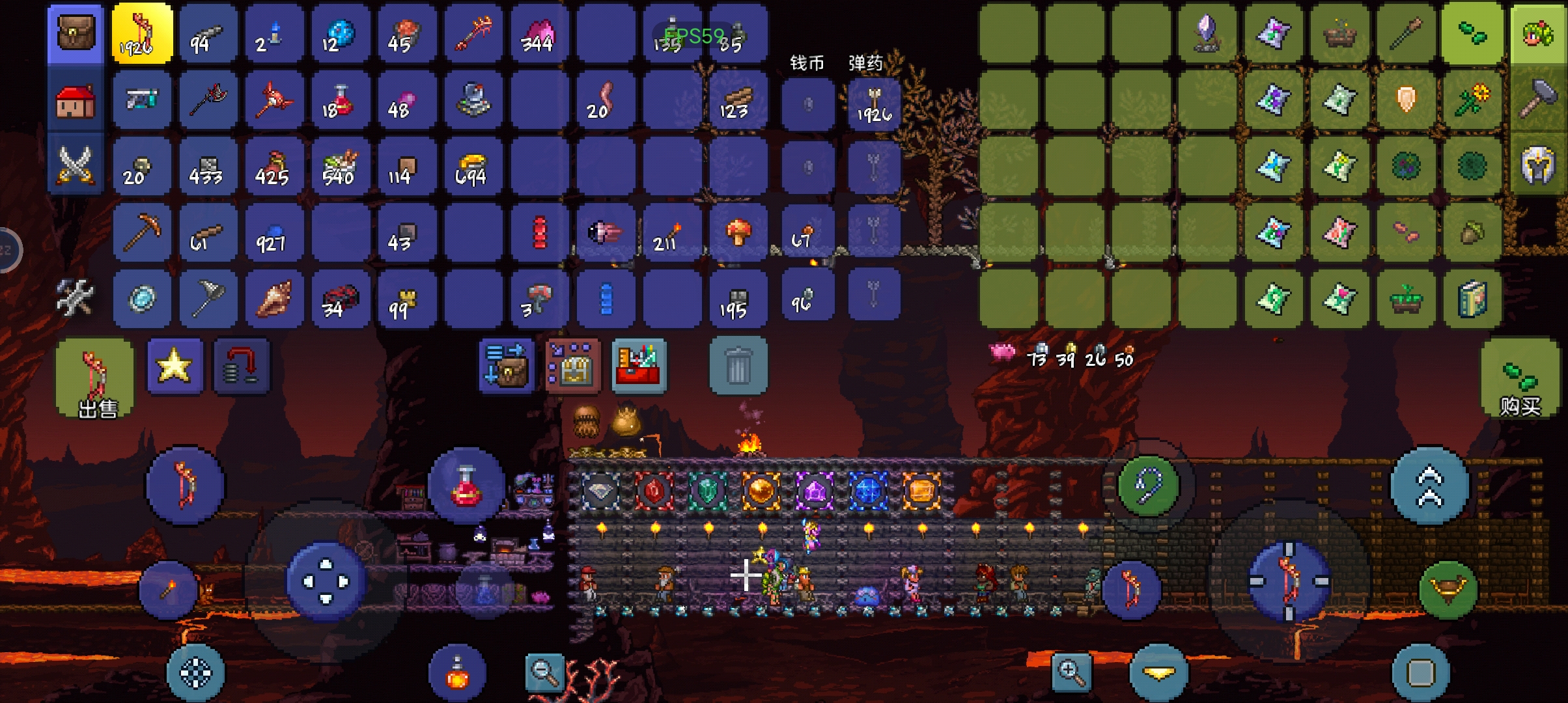The image size is (1568, 703).
Task: Select the seashell inventory slot
Action: (275, 299)
